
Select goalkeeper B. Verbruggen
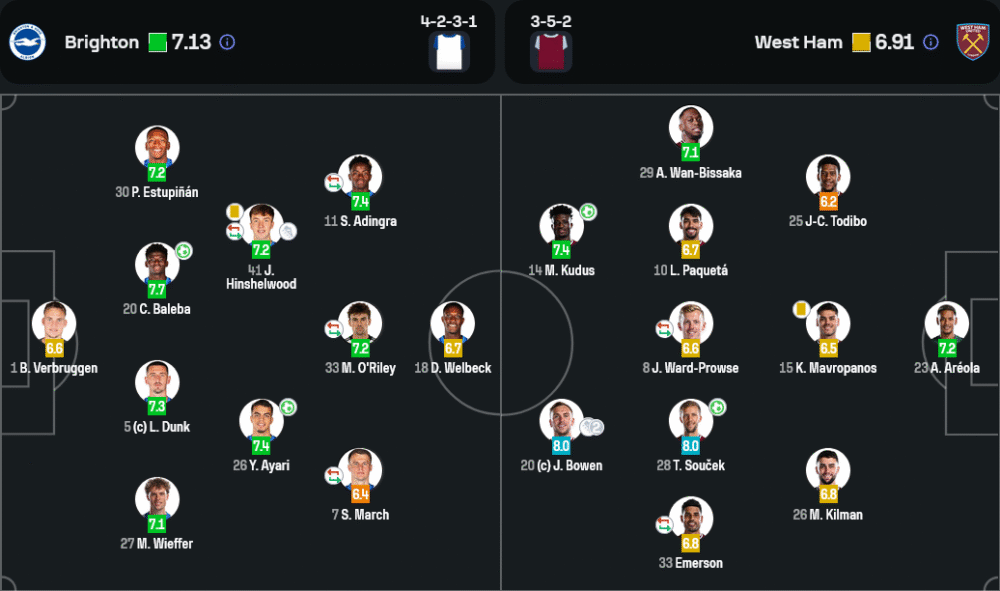pos(54,323)
